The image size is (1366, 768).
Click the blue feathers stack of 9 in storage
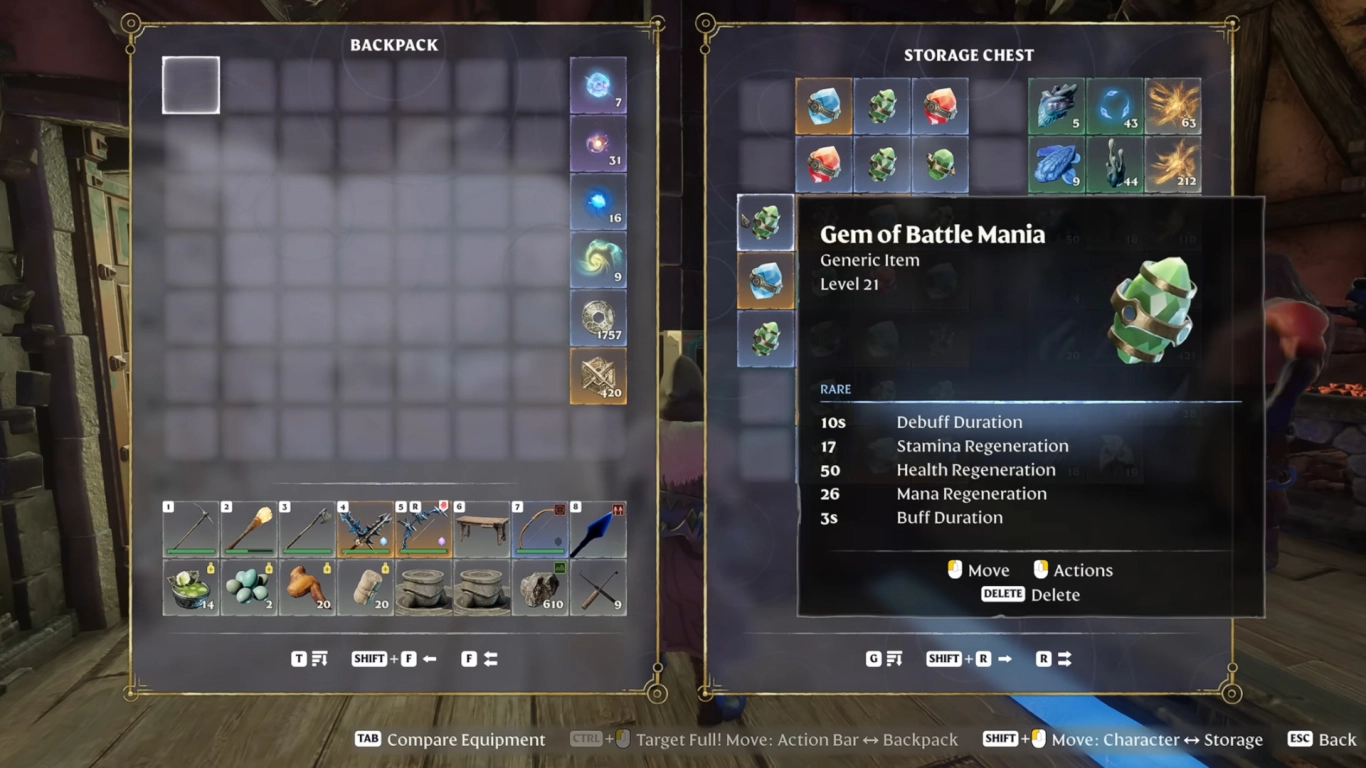[1056, 165]
